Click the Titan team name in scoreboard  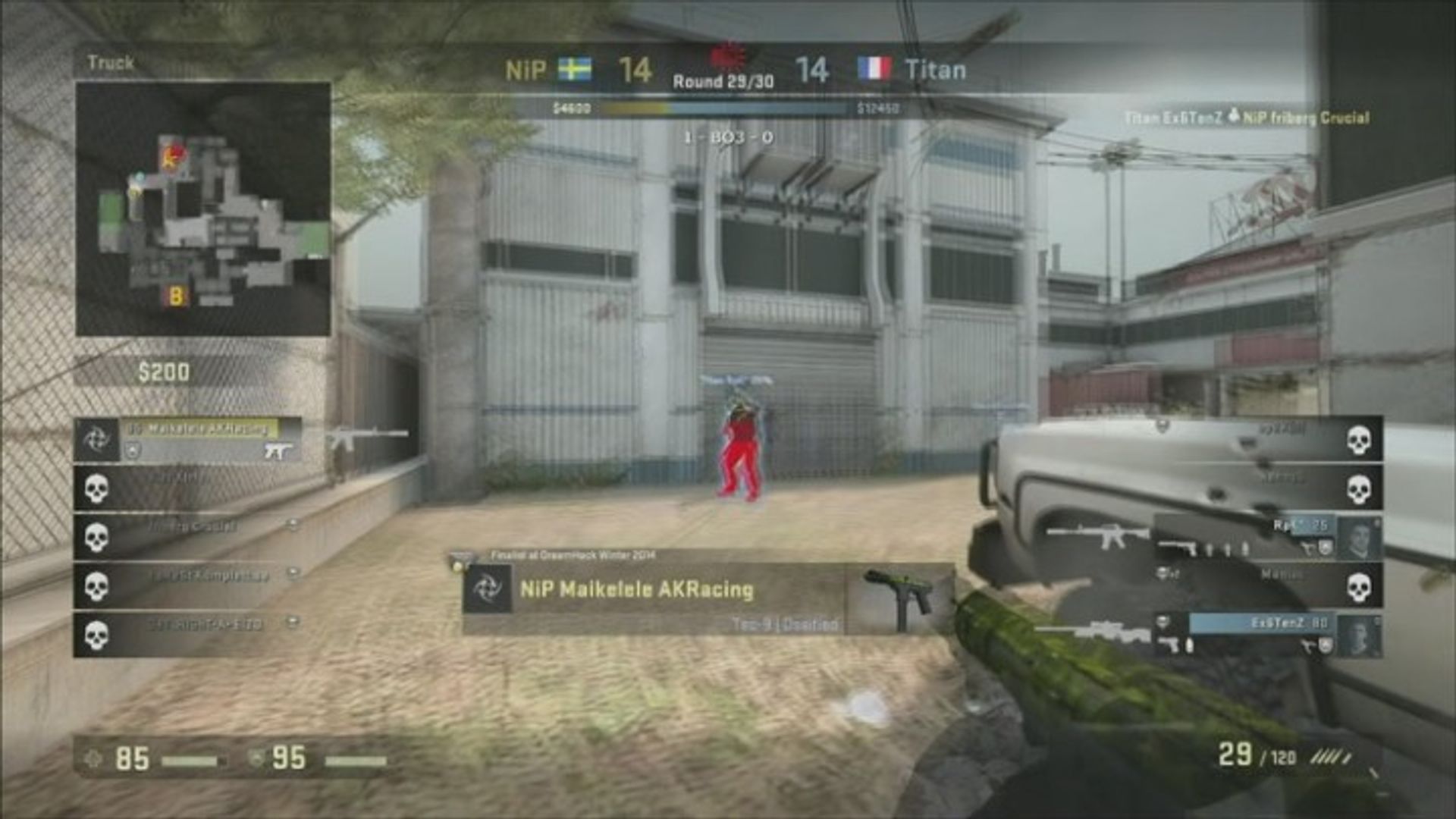pyautogui.click(x=935, y=71)
